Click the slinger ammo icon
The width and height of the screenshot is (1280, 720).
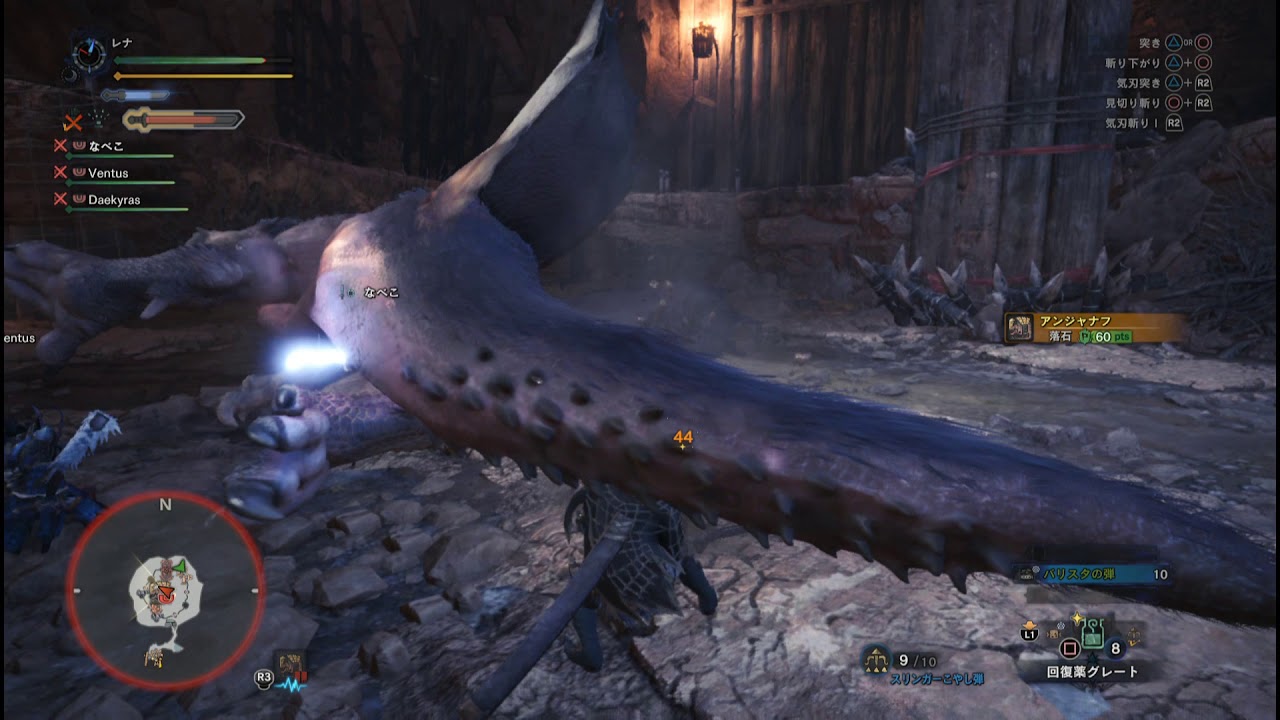click(x=877, y=660)
